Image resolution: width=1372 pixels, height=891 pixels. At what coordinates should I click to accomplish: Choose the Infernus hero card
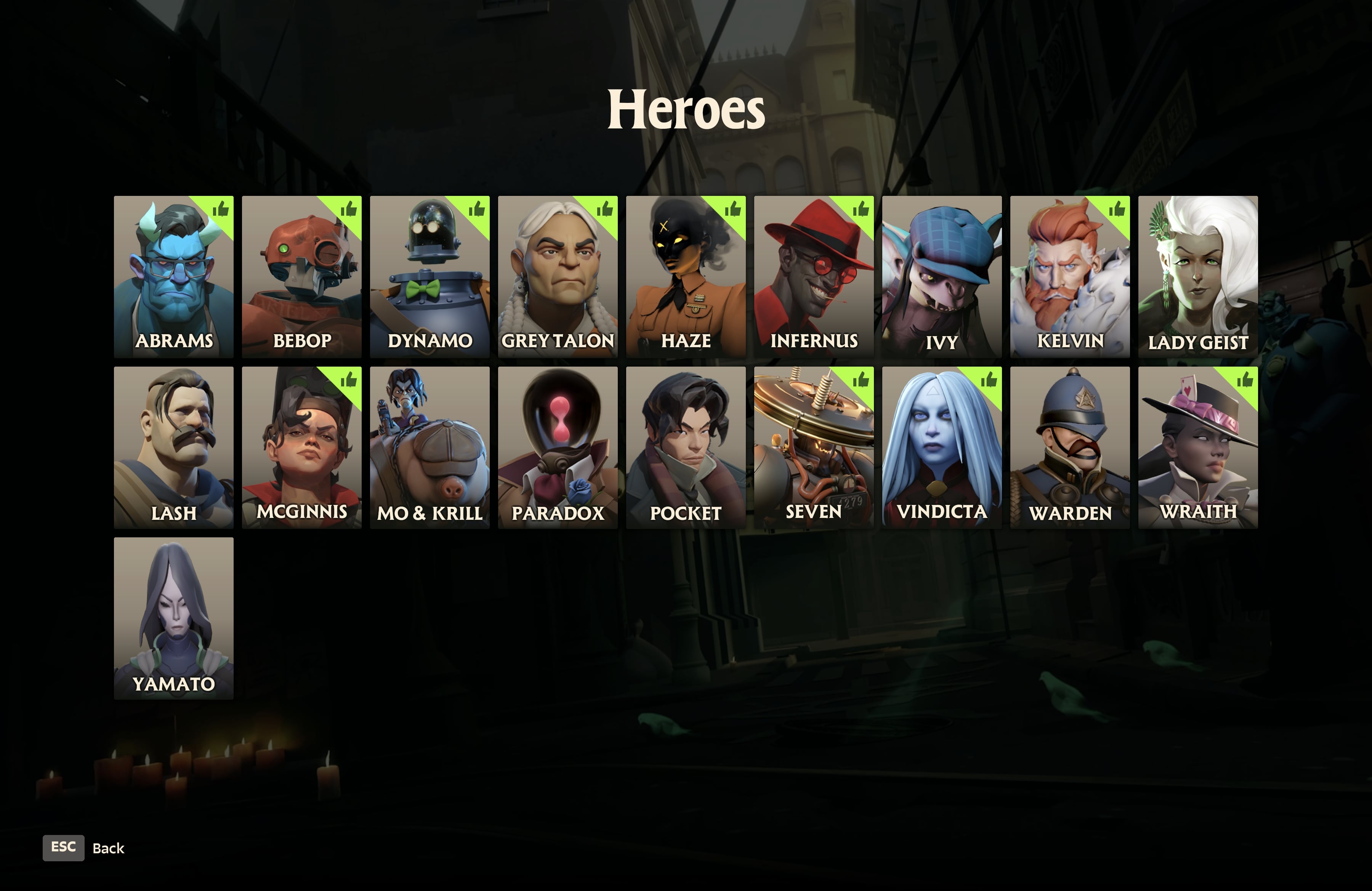(813, 277)
